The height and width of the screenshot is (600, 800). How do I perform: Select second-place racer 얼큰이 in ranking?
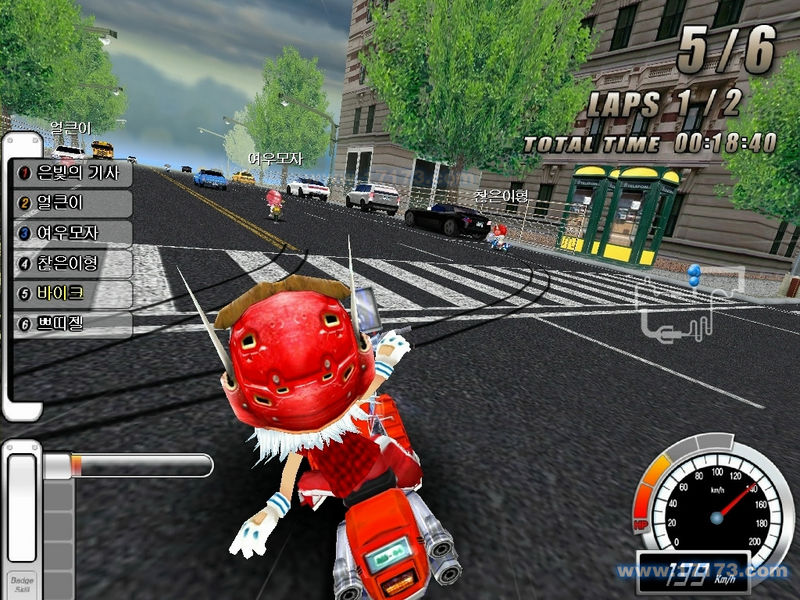pos(72,203)
